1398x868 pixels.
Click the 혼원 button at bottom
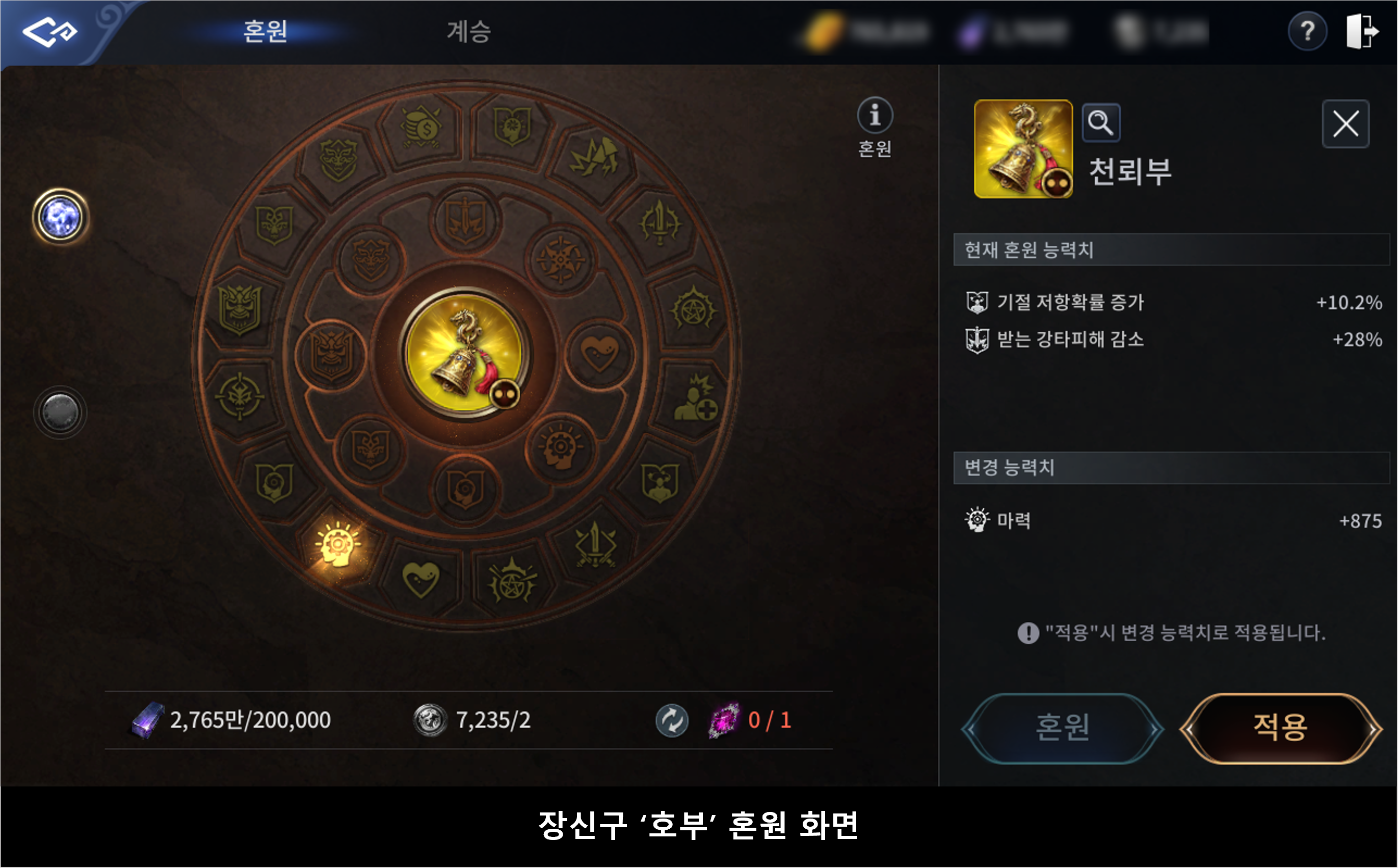[x=1062, y=728]
